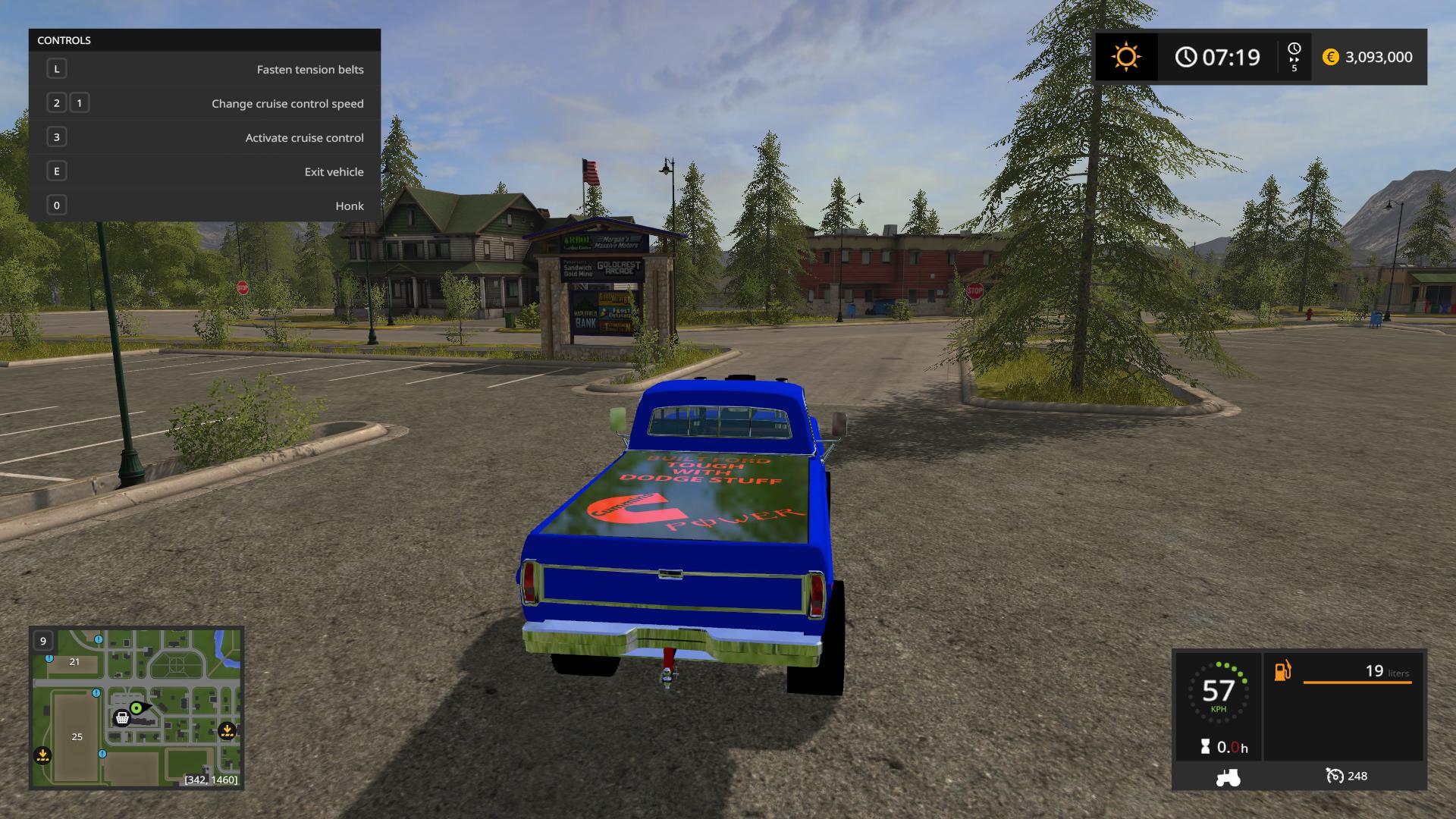This screenshot has width=1456, height=819.
Task: Select field 21 on the minimap
Action: point(74,661)
